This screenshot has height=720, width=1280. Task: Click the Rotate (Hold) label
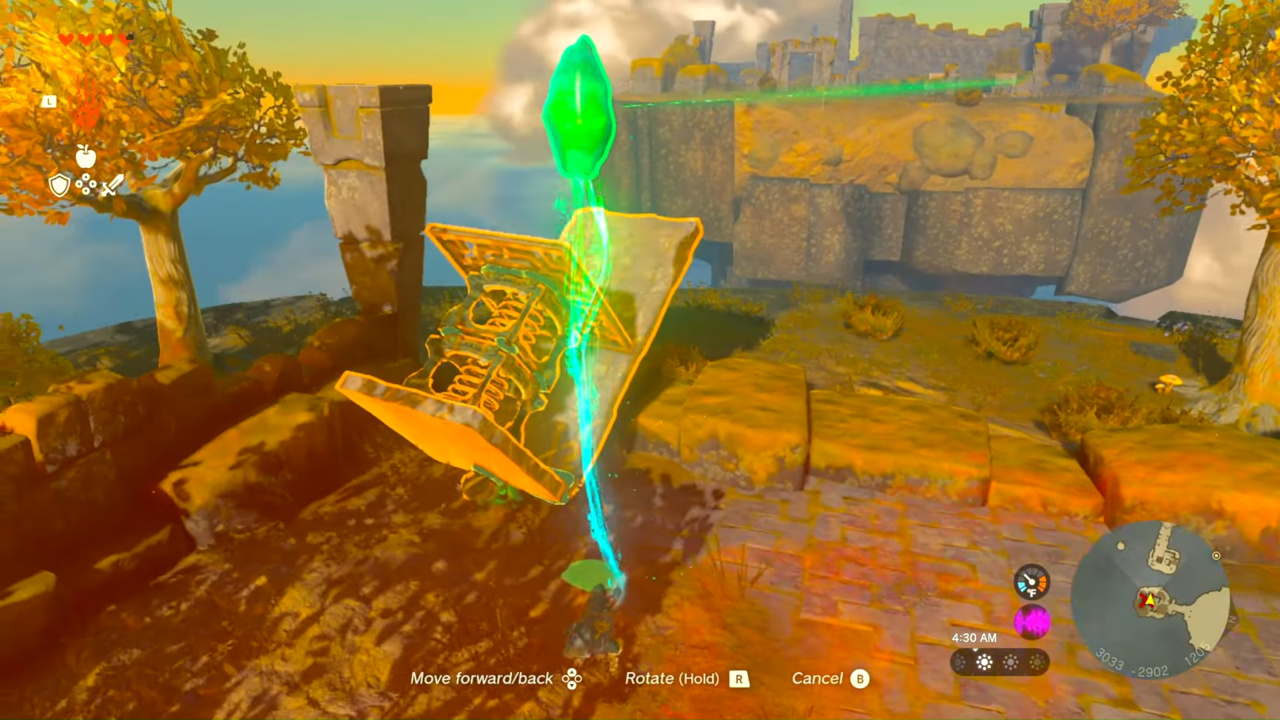672,678
